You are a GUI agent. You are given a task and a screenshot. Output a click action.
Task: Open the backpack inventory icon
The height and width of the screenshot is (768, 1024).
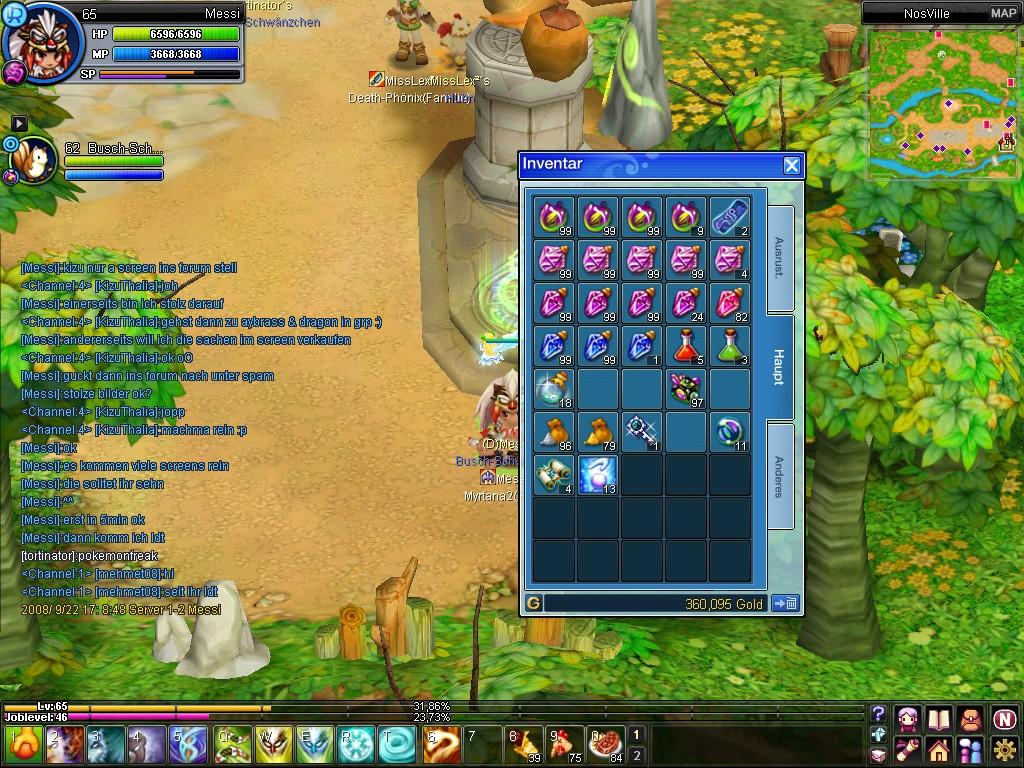(971, 719)
